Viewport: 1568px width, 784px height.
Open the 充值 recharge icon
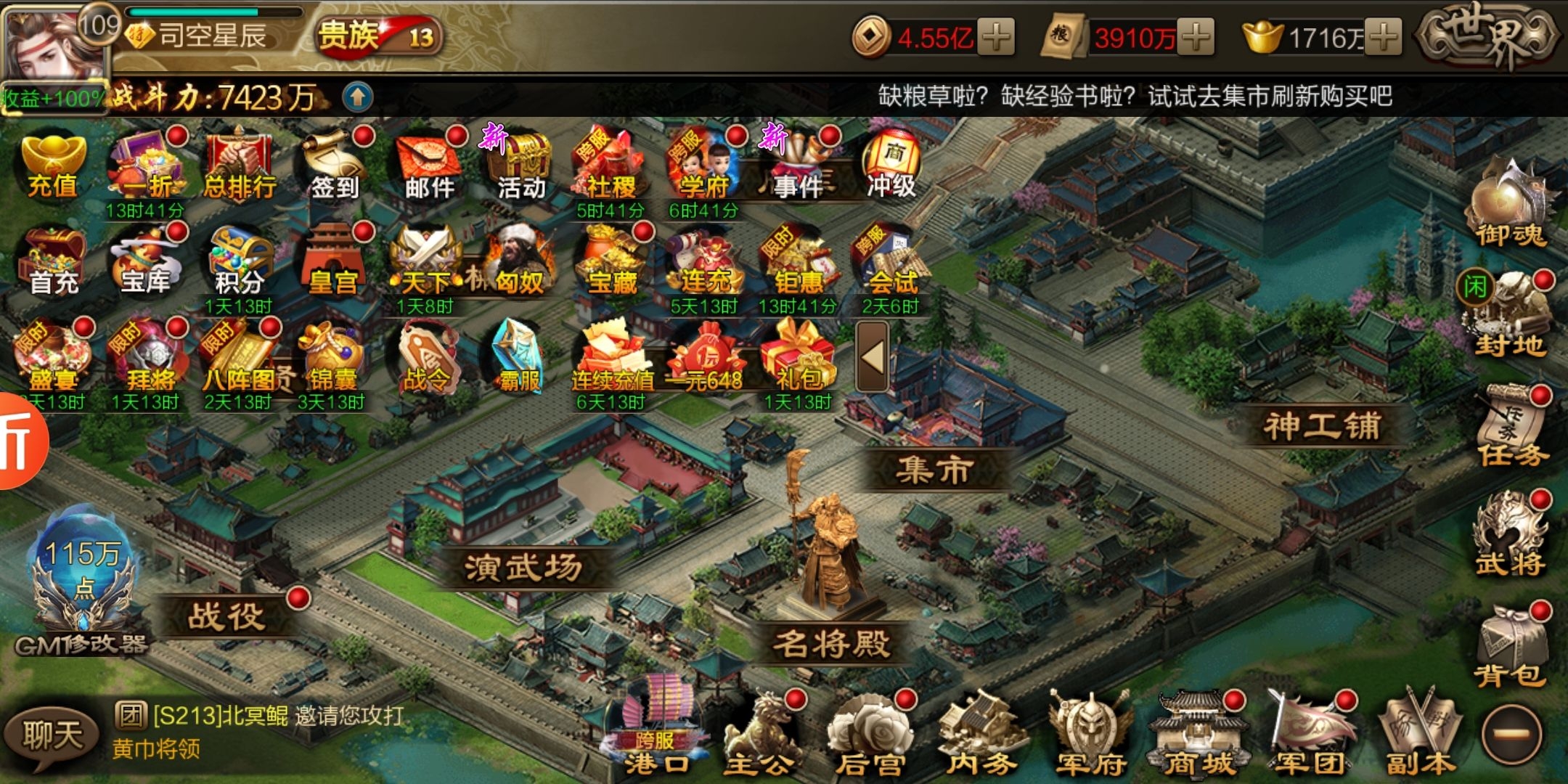[x=53, y=166]
